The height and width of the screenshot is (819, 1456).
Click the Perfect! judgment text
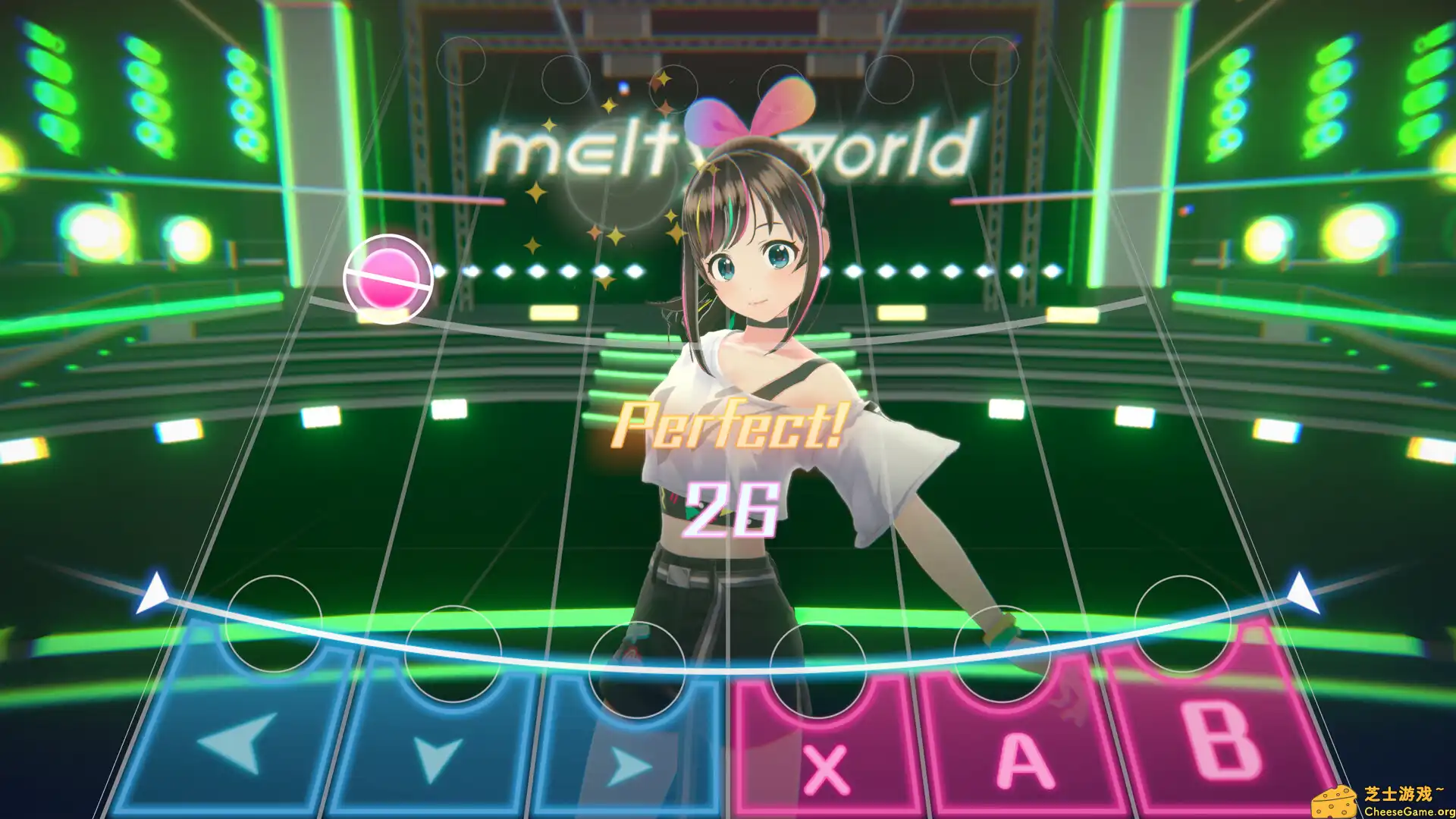[x=726, y=428]
